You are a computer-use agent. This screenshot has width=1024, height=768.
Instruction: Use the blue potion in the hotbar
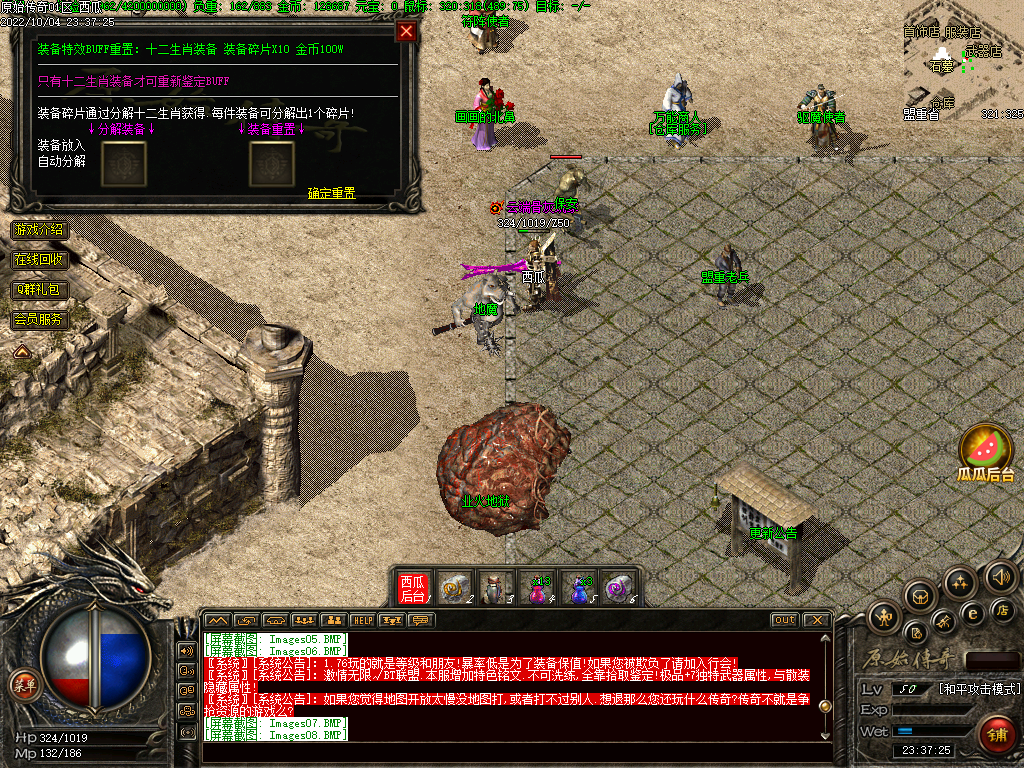581,588
